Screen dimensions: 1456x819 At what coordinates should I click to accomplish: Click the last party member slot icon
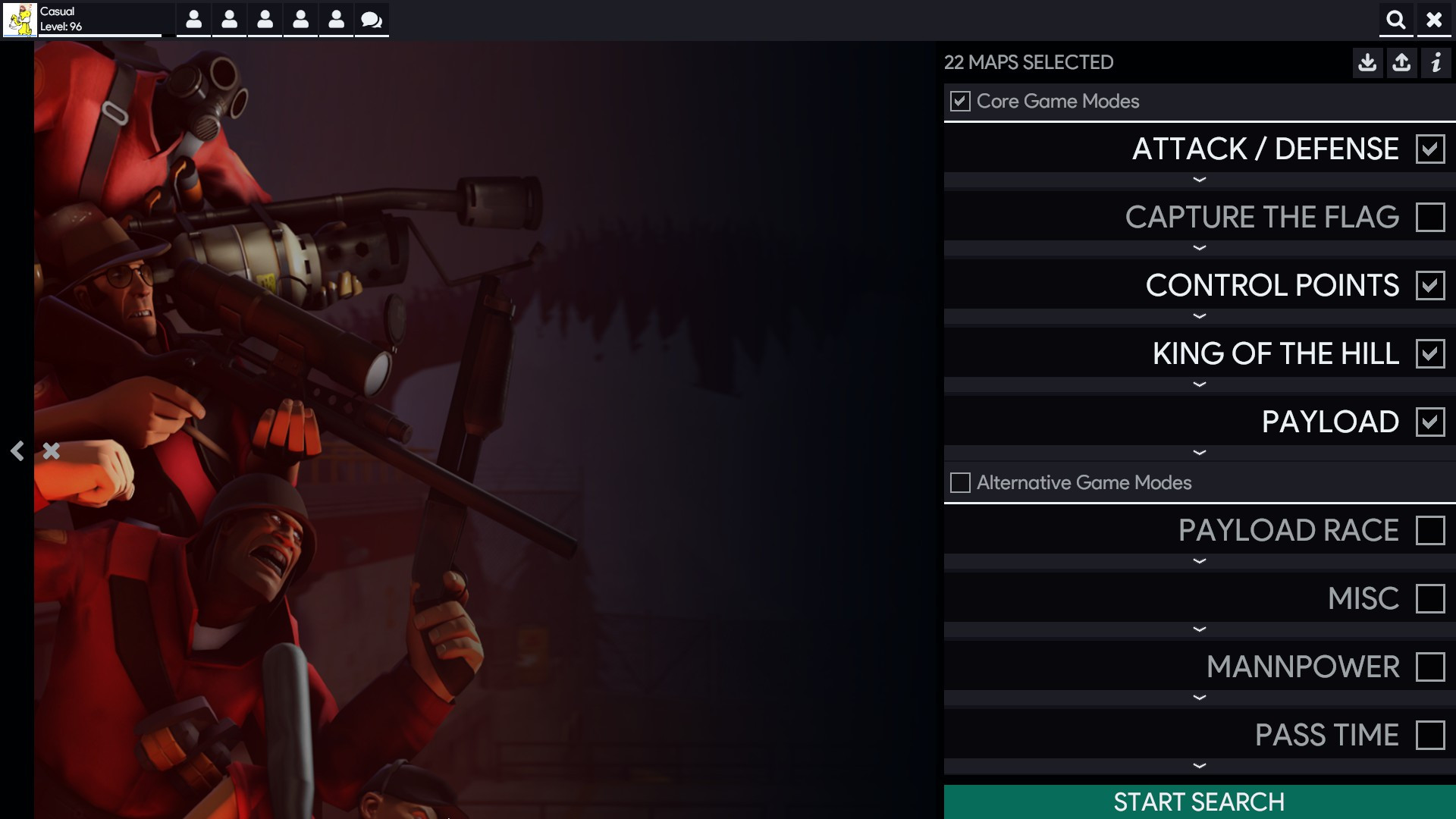[337, 20]
